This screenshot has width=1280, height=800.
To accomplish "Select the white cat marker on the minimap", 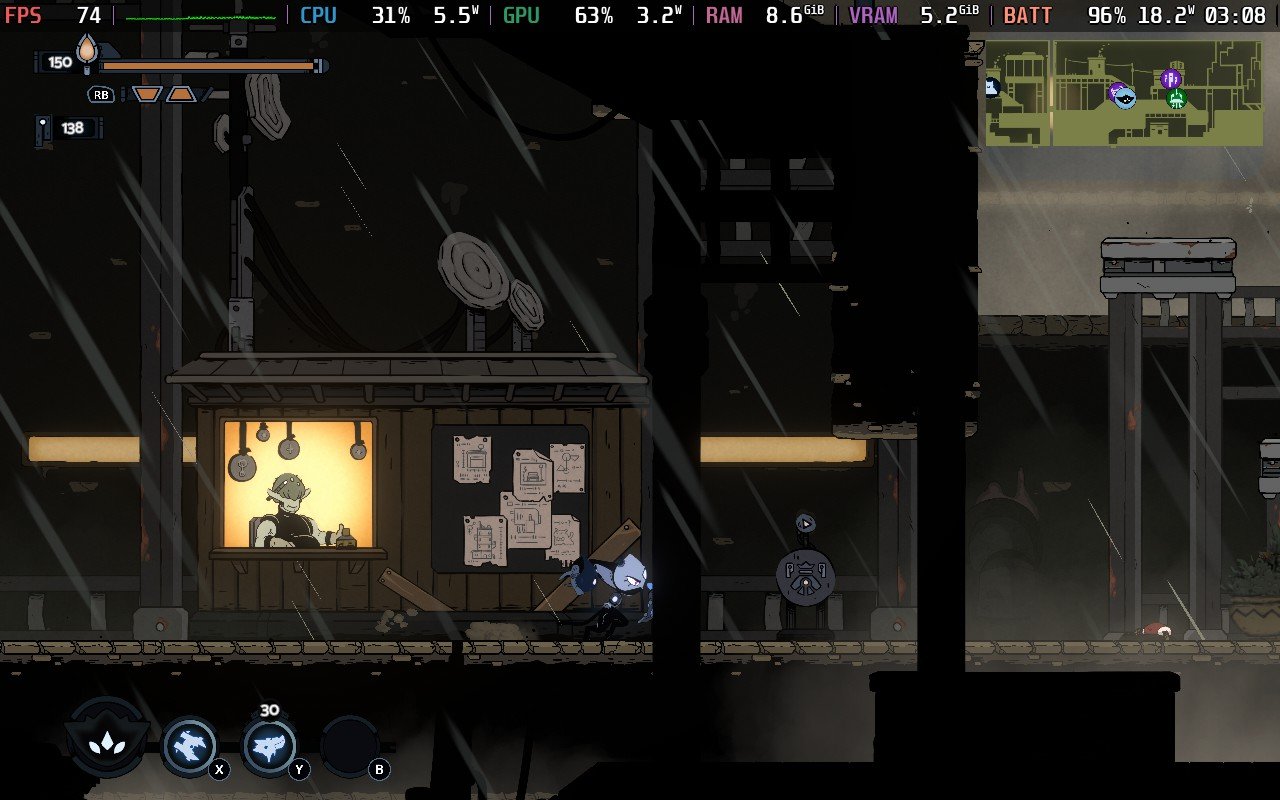I will 991,87.
